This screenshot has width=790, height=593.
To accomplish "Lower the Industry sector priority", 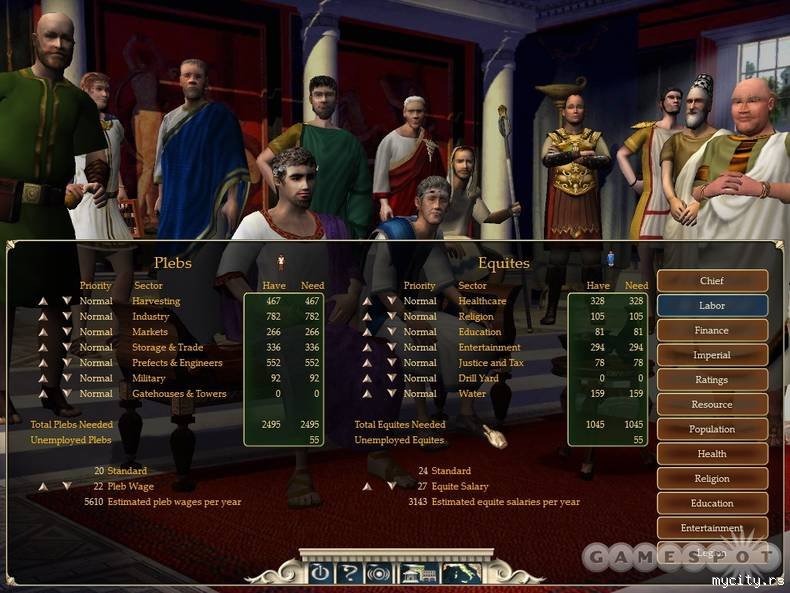I will click(67, 317).
